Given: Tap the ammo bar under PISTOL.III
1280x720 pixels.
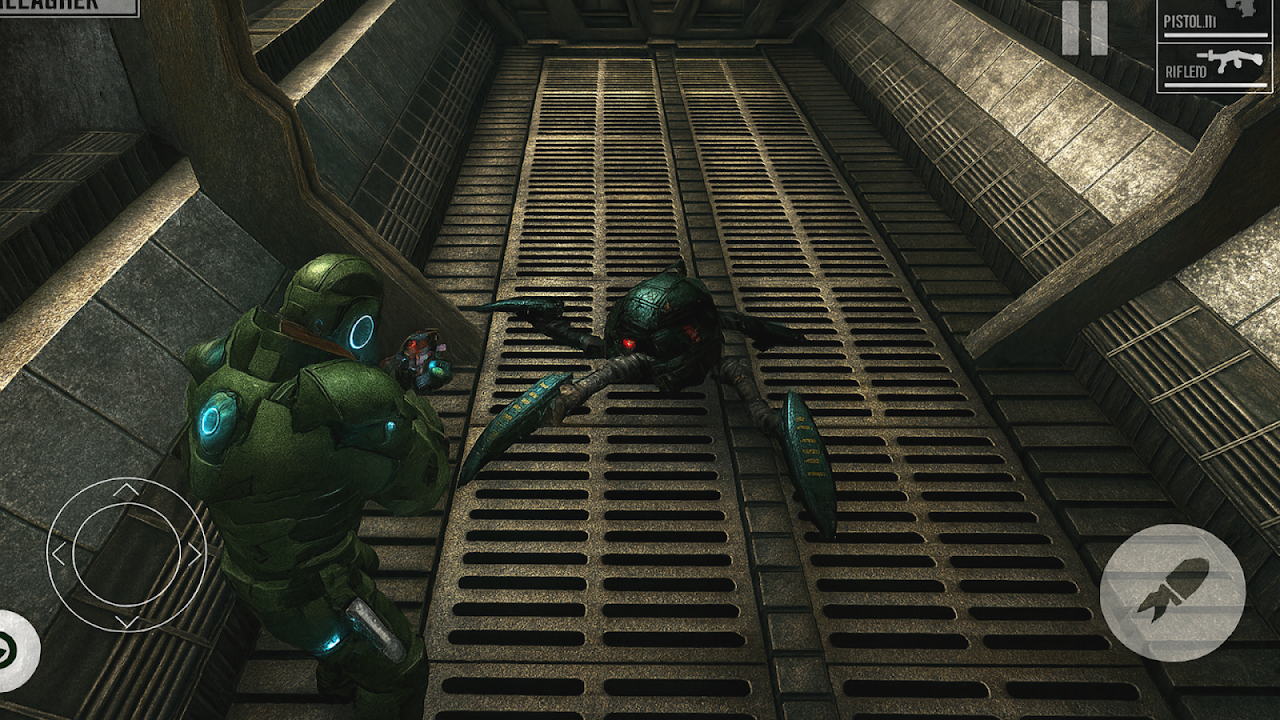Looking at the screenshot, I should [x=1216, y=35].
